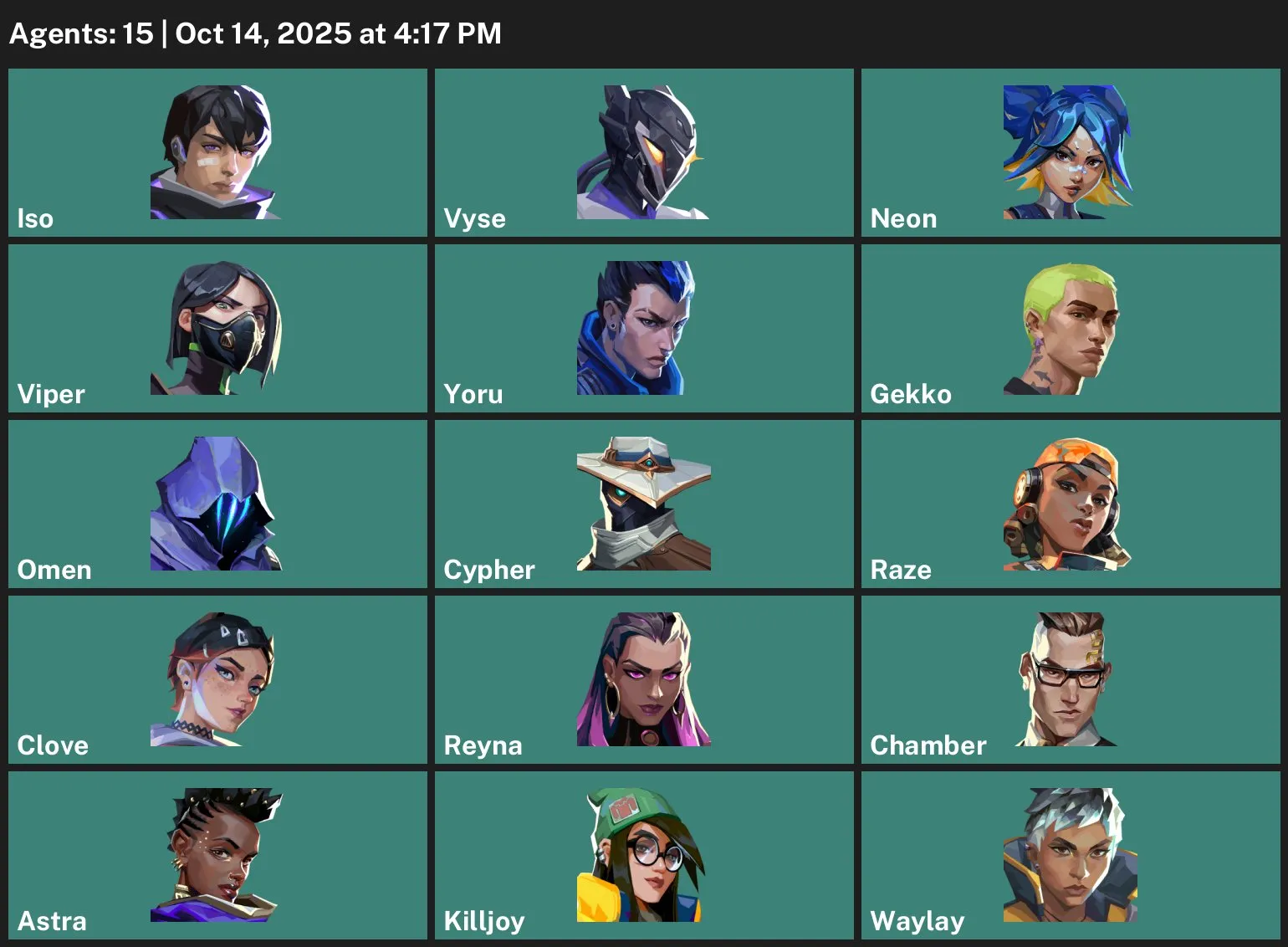Click the Chamber name label
1288x947 pixels.
point(928,745)
